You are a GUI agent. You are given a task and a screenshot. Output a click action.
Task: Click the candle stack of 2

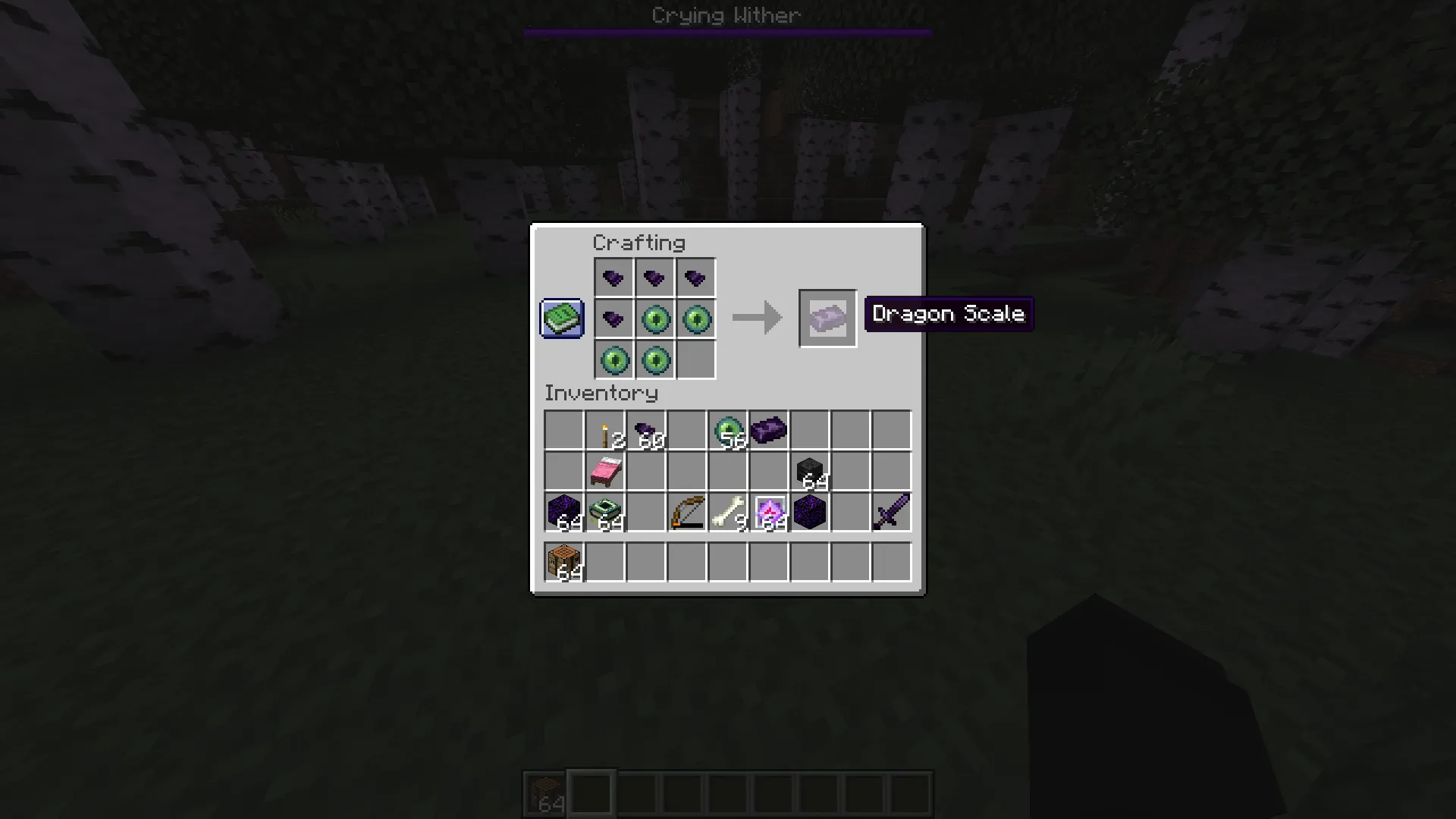pos(604,431)
